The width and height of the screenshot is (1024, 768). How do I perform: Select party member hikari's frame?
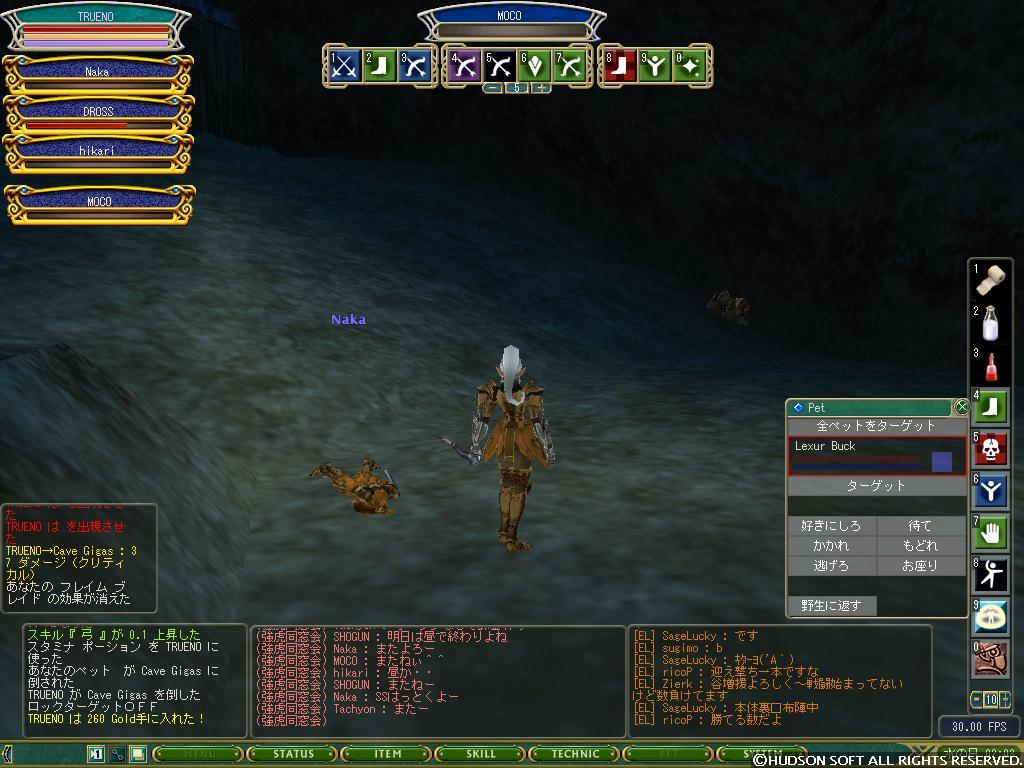(98, 151)
